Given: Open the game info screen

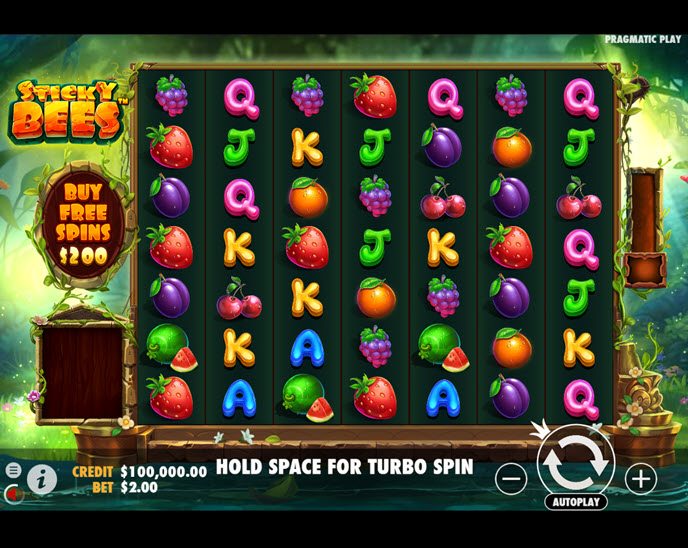Looking at the screenshot, I should [x=41, y=479].
